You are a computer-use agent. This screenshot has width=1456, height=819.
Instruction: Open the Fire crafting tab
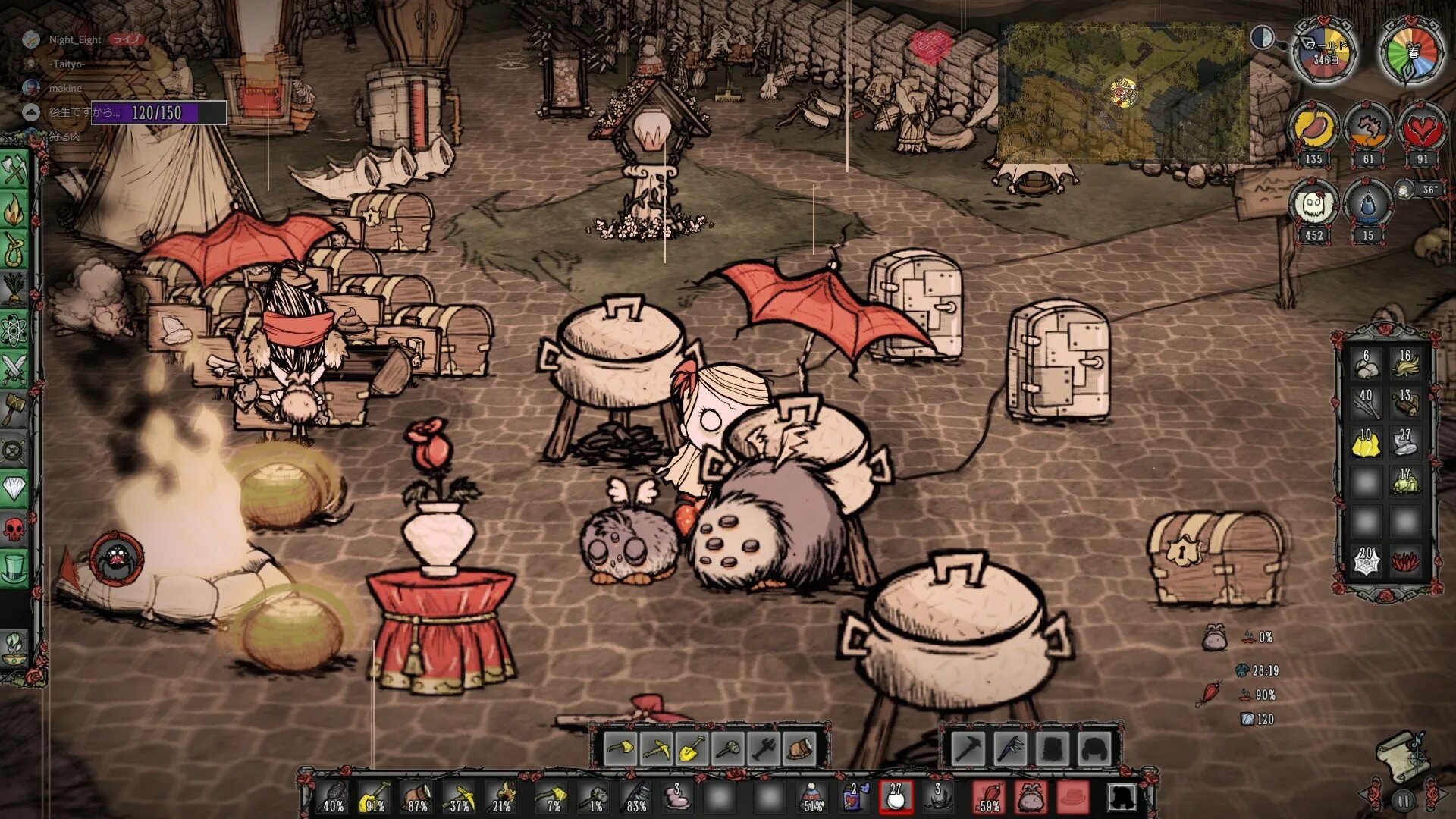pos(14,210)
